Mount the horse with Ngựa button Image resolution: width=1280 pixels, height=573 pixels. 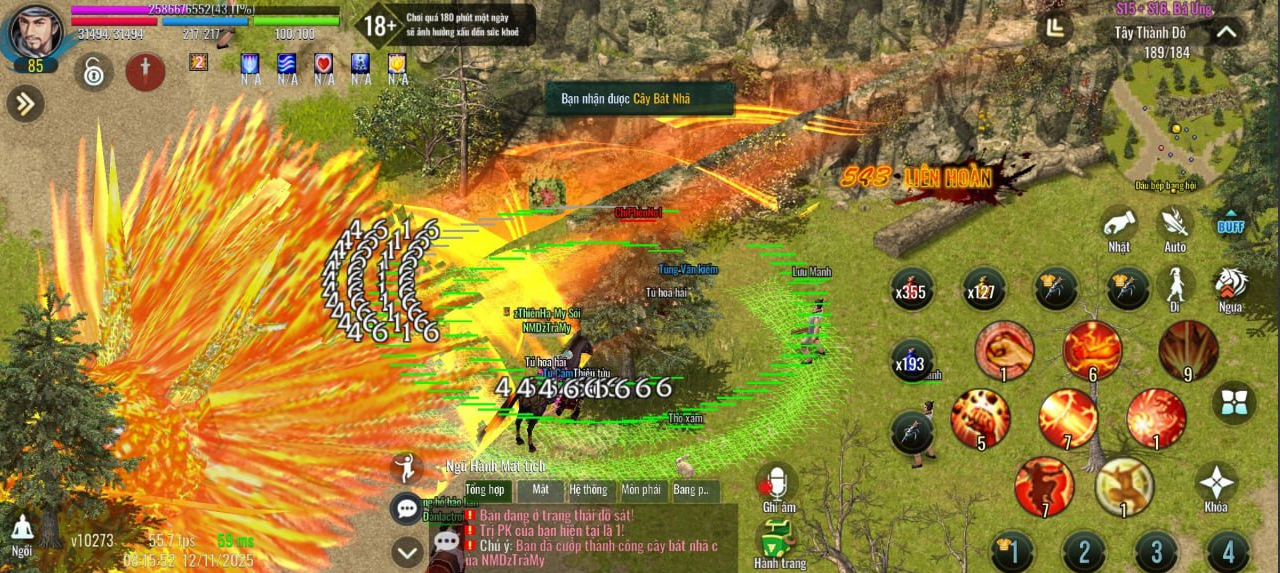point(1231,285)
